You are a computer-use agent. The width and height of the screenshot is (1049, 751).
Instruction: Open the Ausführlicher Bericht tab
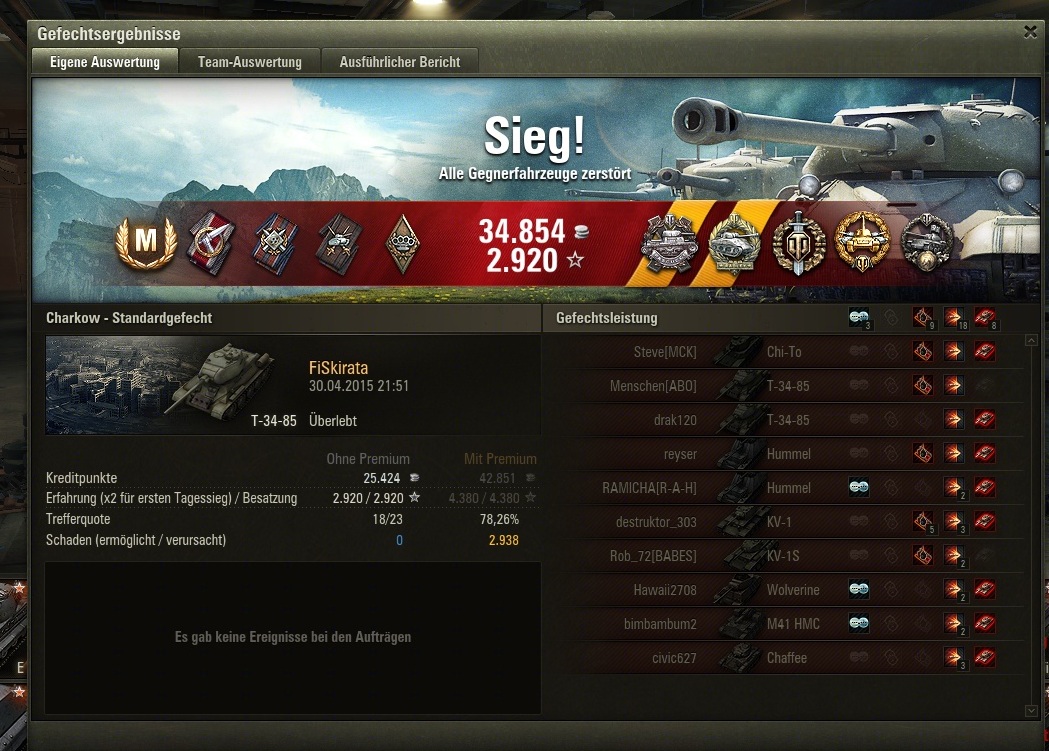tap(400, 62)
